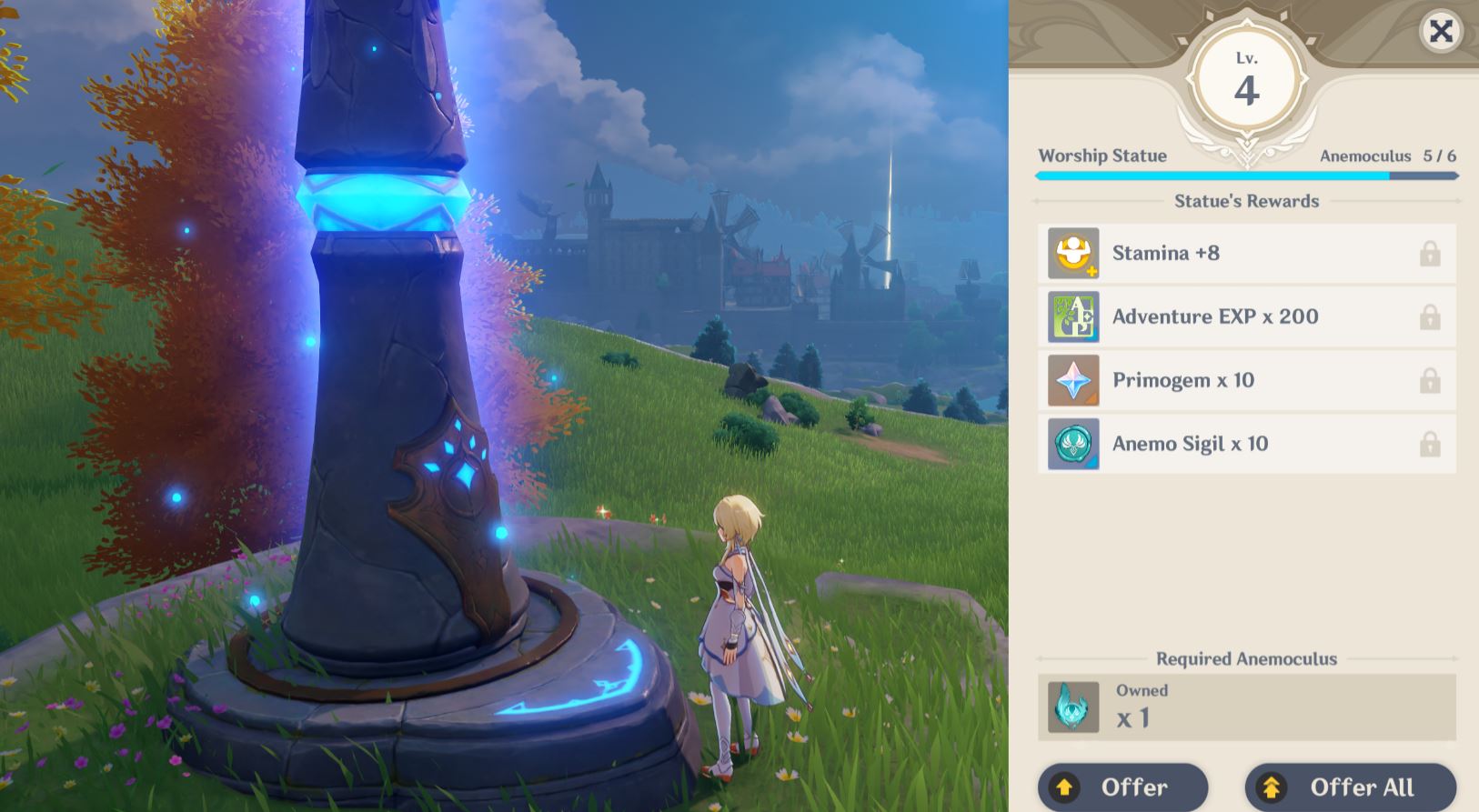Close the Statue of The Seven panel
Image resolution: width=1479 pixels, height=812 pixels.
coord(1441,32)
